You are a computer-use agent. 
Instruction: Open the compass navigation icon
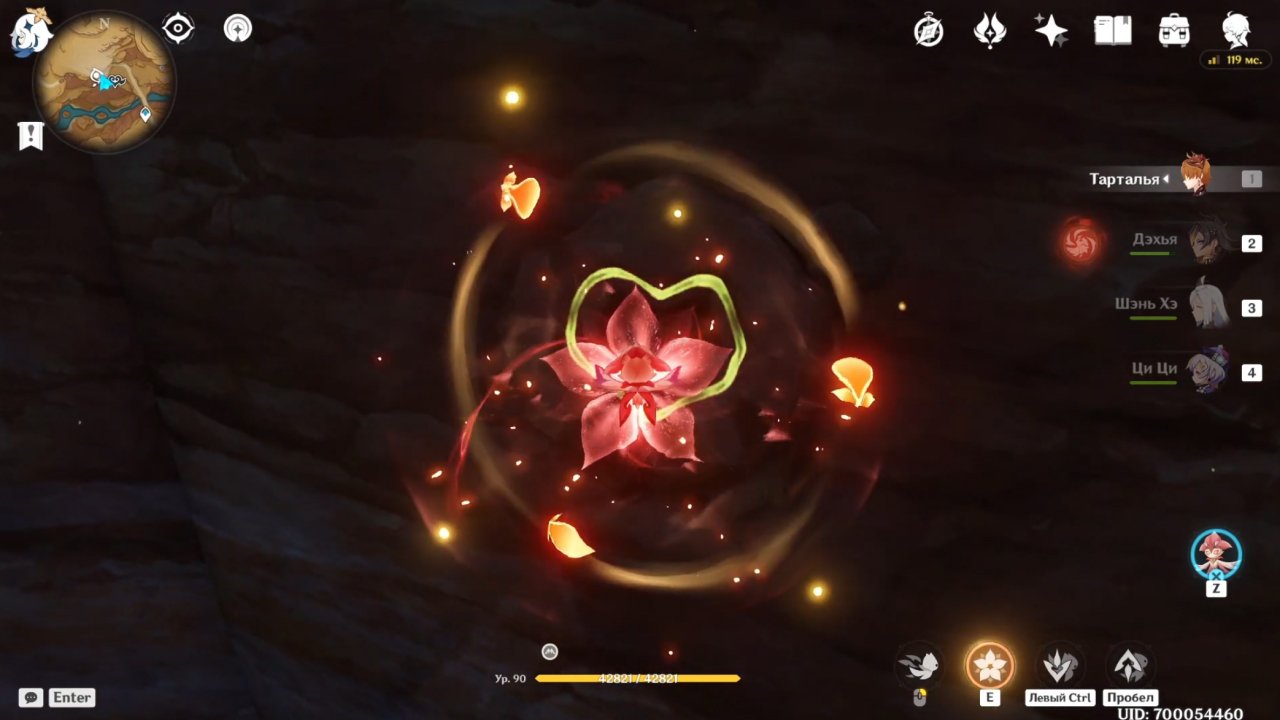(929, 31)
